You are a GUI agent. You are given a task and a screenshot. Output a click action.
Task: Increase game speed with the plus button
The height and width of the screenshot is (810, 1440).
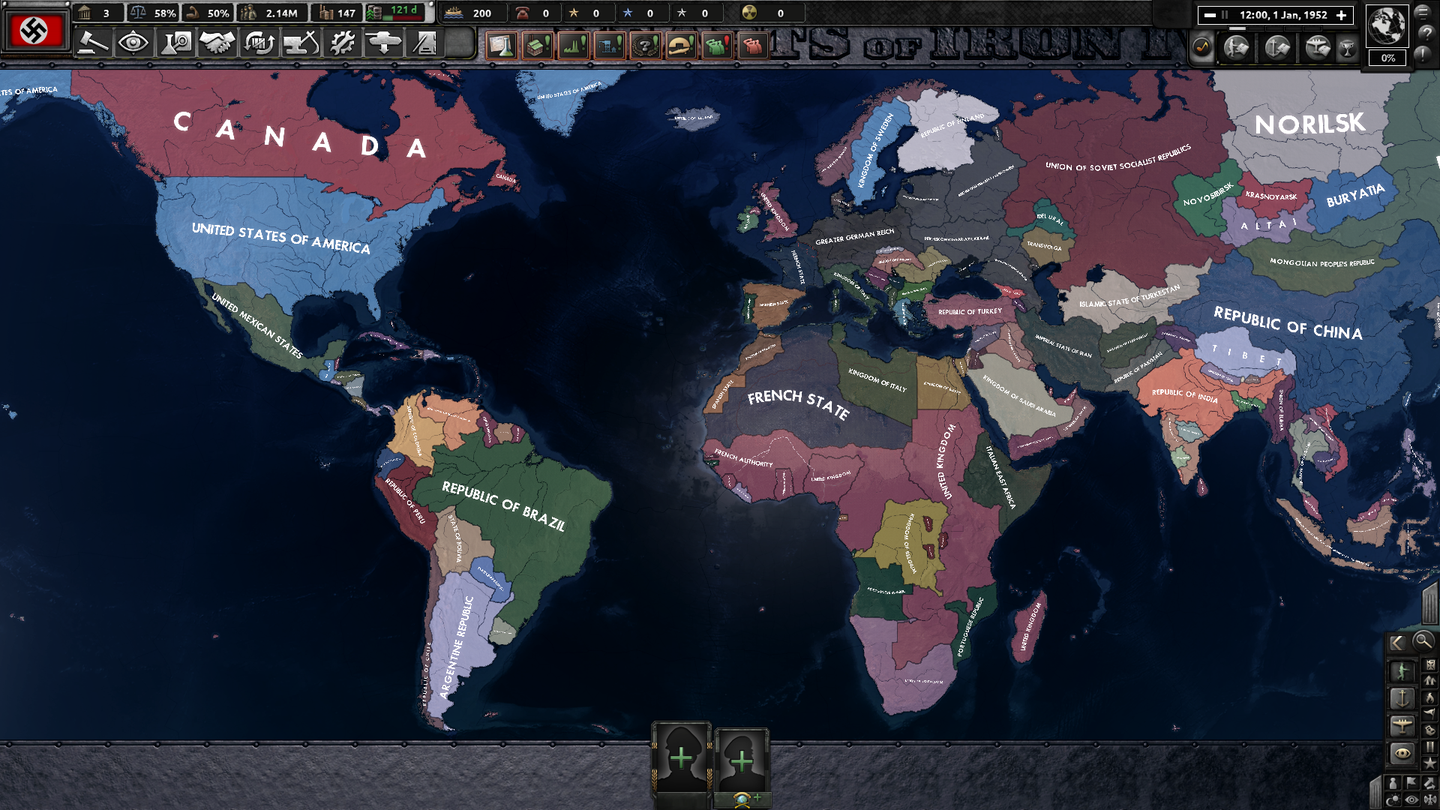click(x=1343, y=15)
